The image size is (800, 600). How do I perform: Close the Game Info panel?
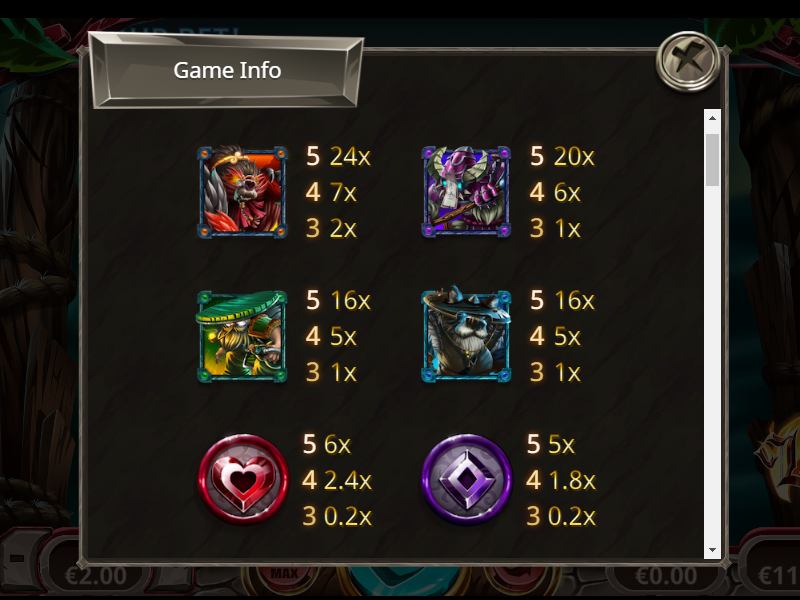coord(688,61)
